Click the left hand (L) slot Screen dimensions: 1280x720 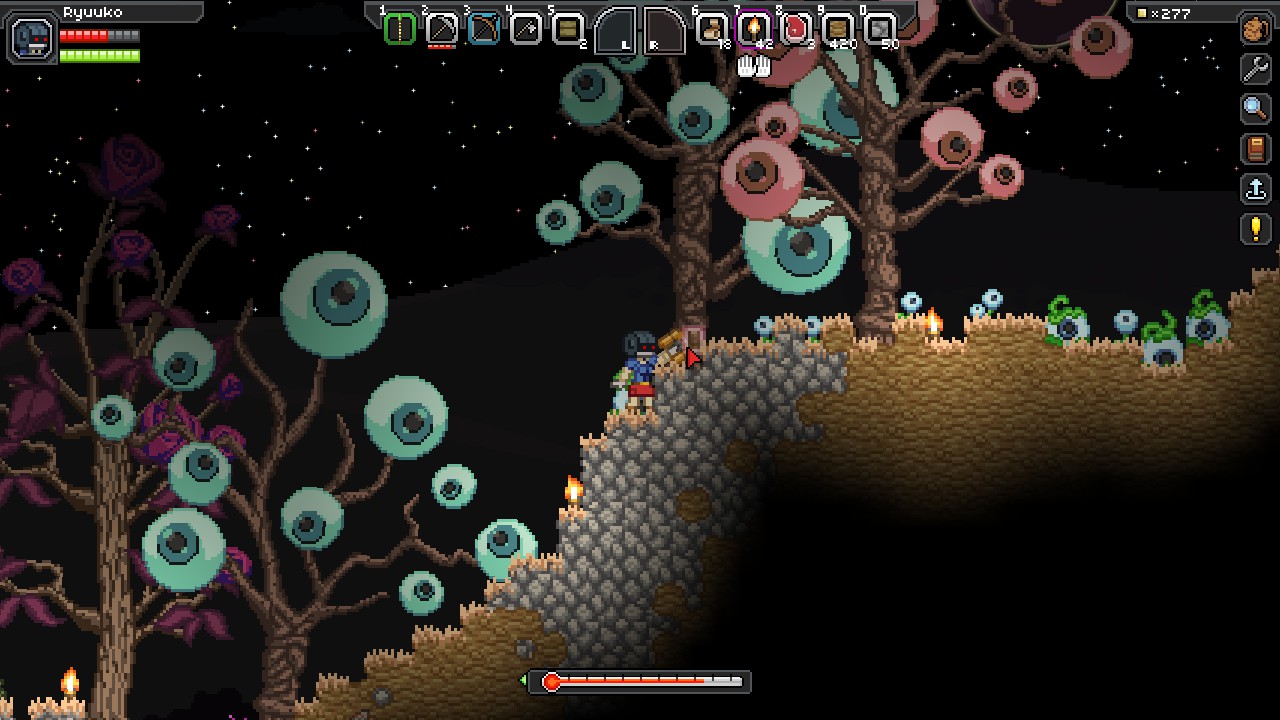click(615, 31)
